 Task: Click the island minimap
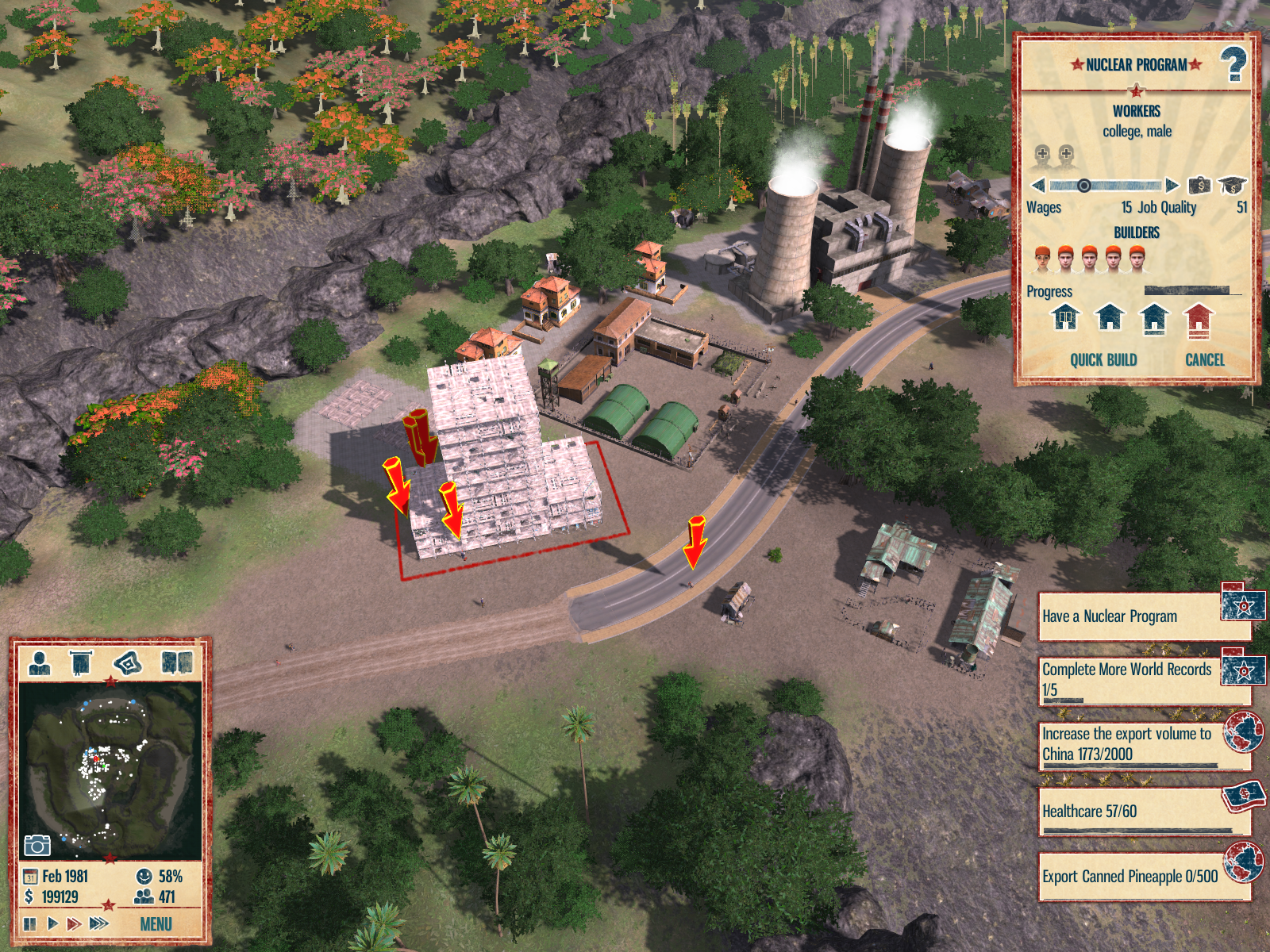(x=110, y=770)
